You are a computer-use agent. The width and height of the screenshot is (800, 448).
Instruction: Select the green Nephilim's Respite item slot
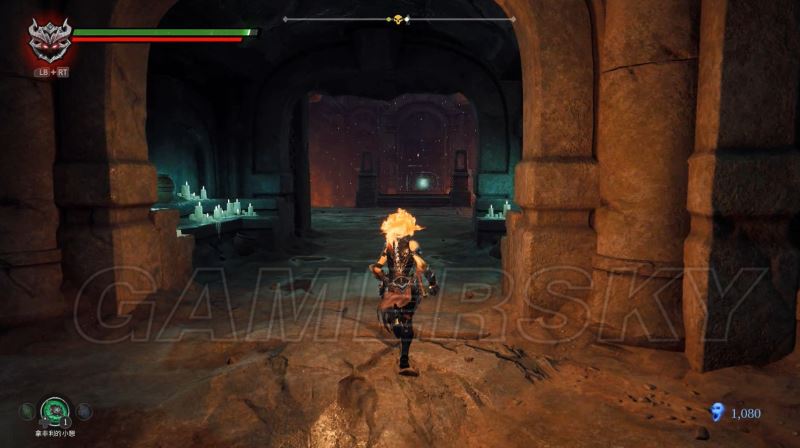53,408
